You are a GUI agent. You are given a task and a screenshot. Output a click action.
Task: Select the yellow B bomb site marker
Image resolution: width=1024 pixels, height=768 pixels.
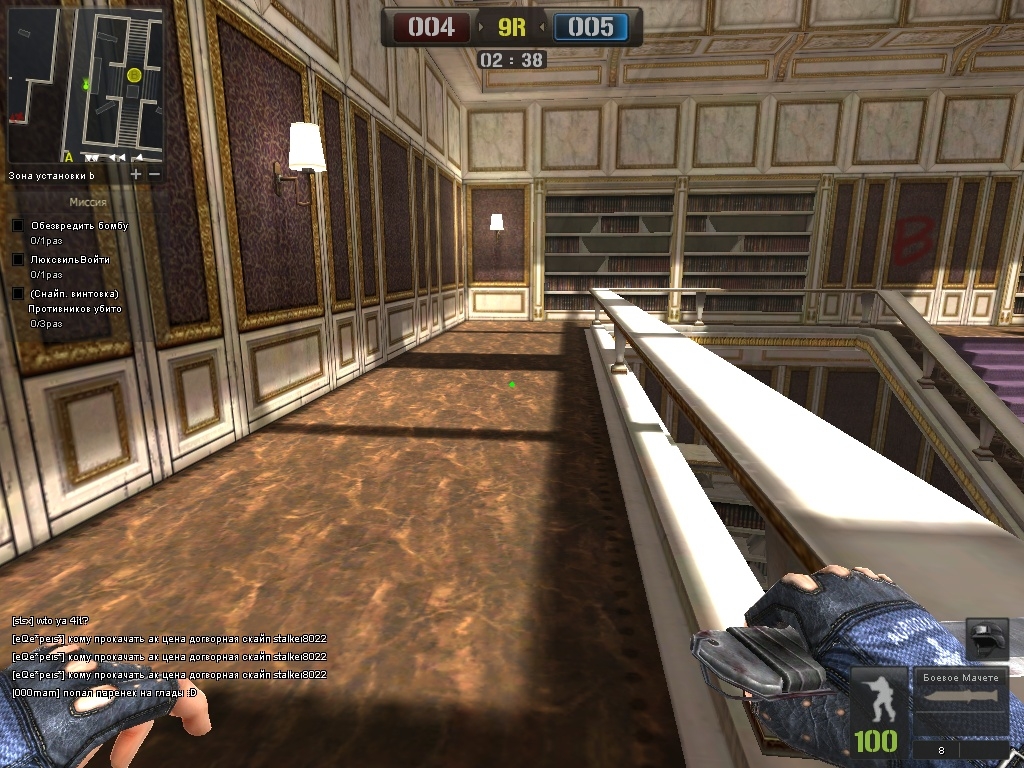(x=134, y=75)
